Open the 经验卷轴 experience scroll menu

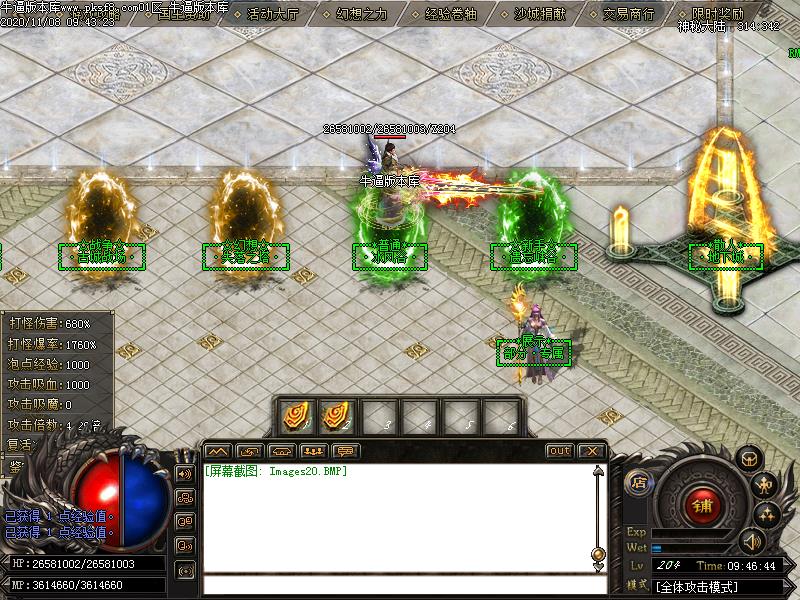(x=450, y=14)
